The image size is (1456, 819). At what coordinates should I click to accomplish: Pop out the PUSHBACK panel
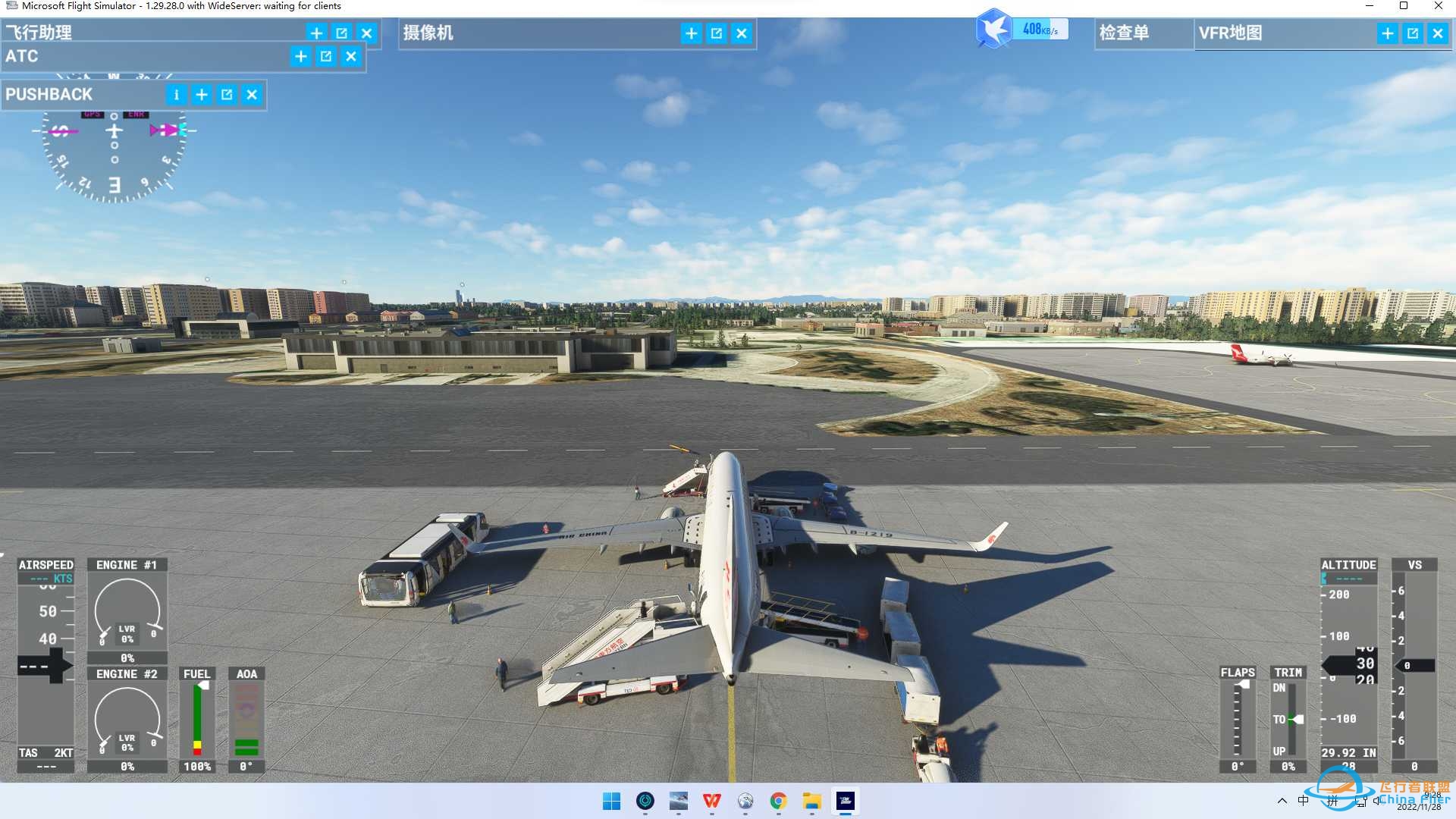pos(227,95)
